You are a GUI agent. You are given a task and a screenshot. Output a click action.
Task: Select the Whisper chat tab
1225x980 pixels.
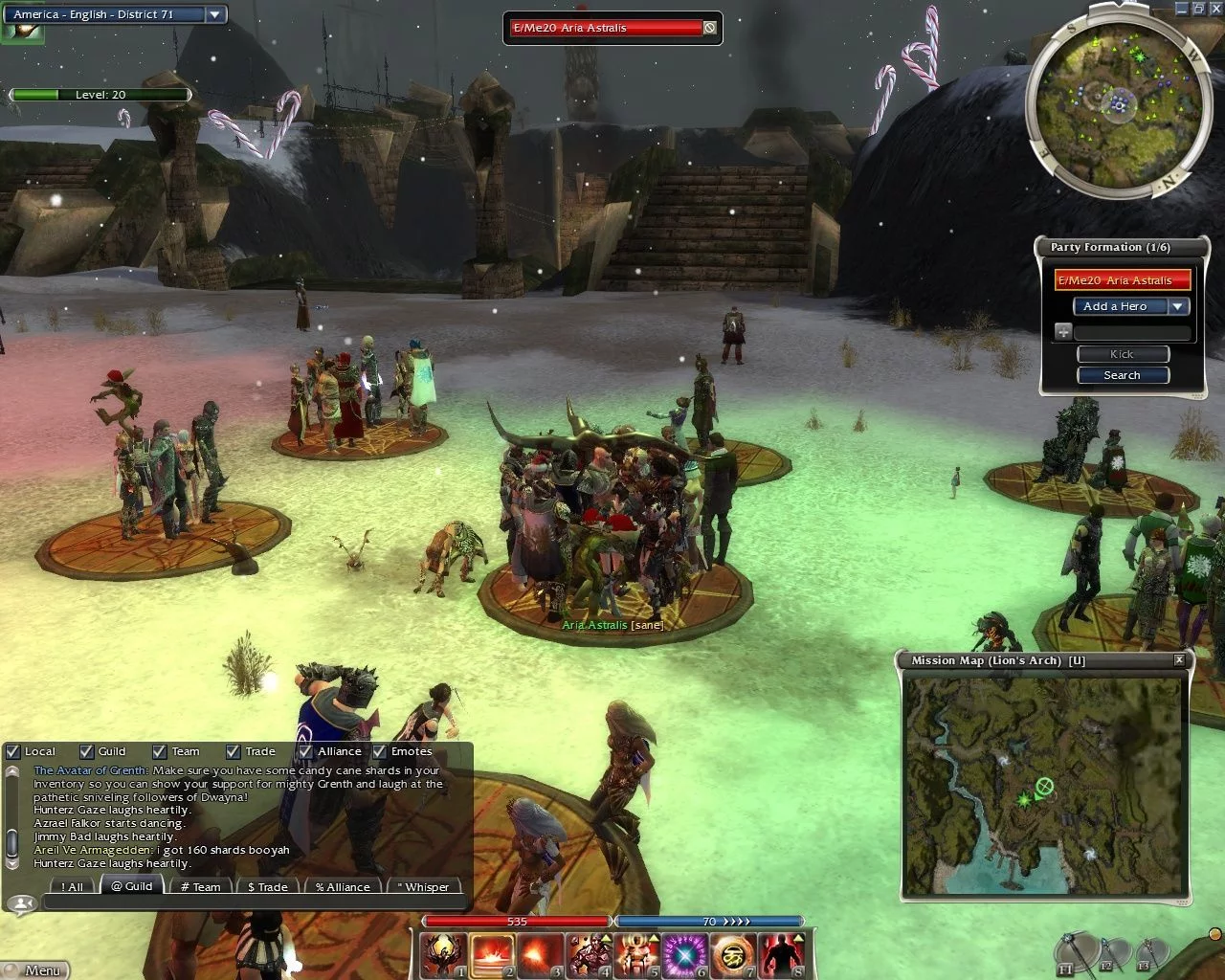pos(422,886)
